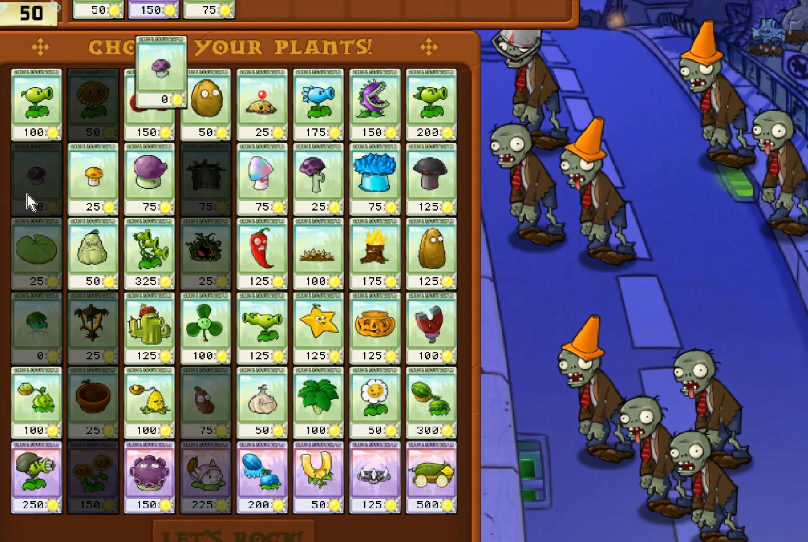Image resolution: width=808 pixels, height=542 pixels.
Task: Select the Doom-shroom seed packet
Action: coord(431,178)
